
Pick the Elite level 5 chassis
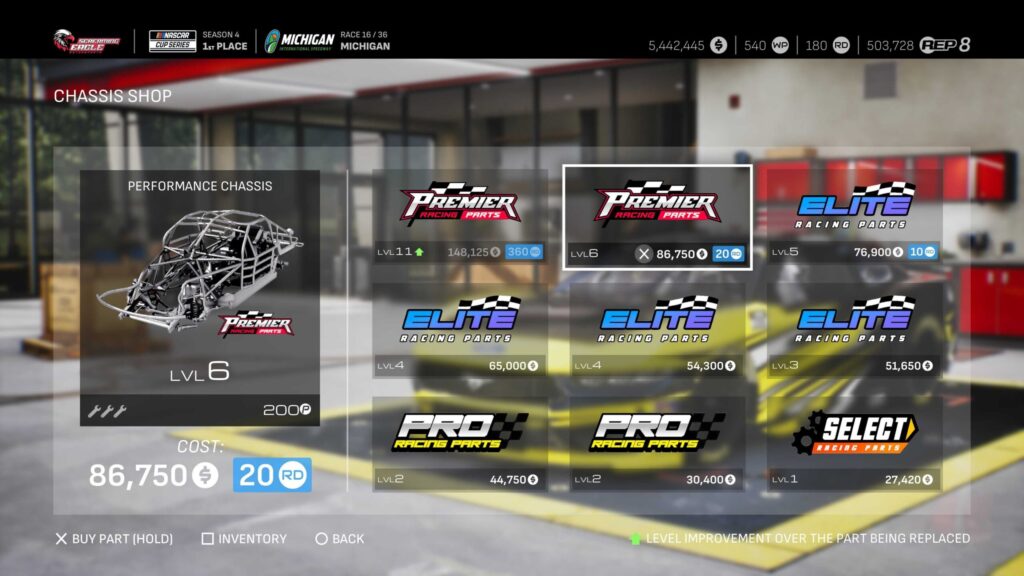pos(854,218)
